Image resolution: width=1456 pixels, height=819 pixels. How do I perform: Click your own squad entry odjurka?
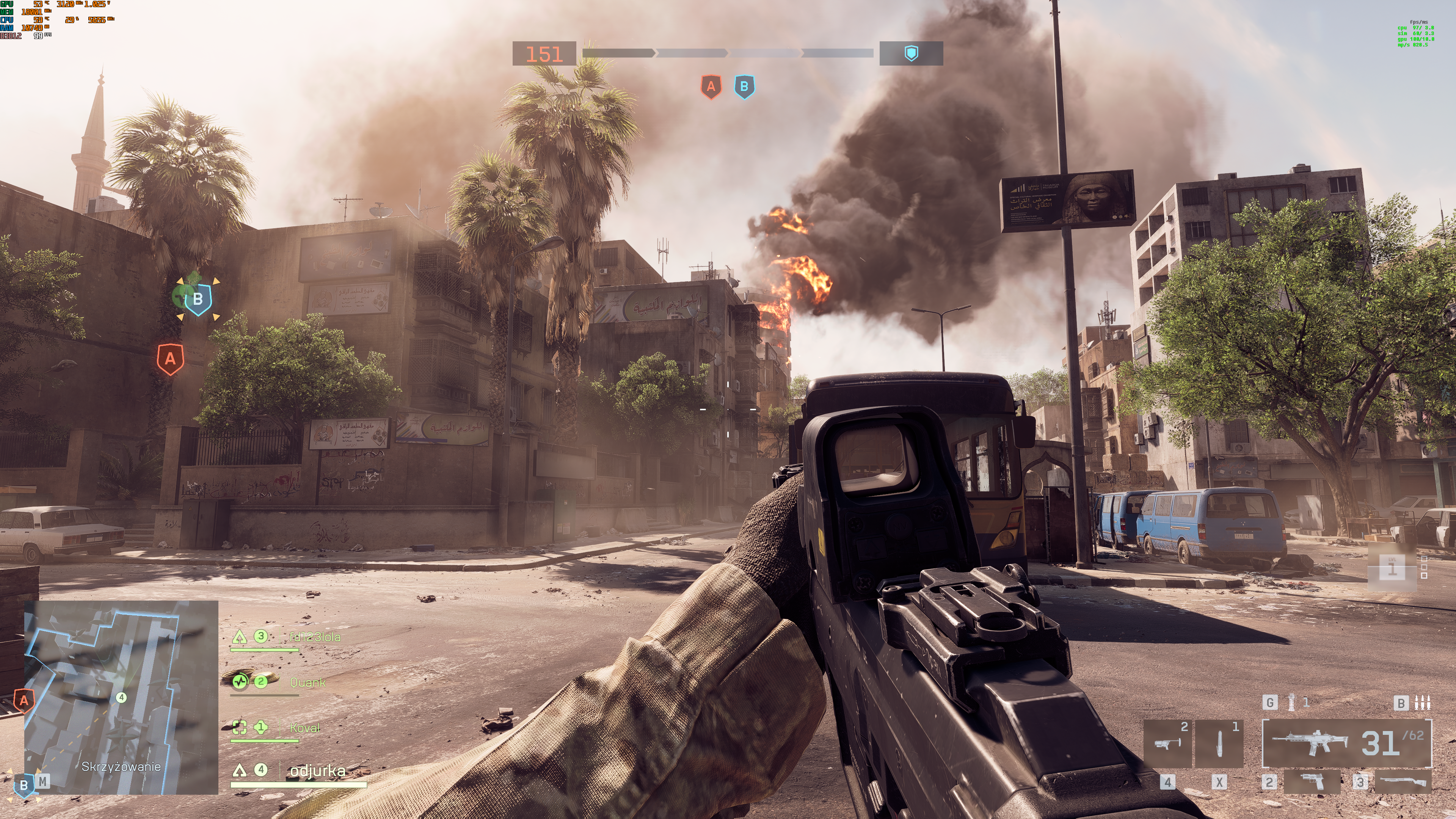tap(317, 770)
